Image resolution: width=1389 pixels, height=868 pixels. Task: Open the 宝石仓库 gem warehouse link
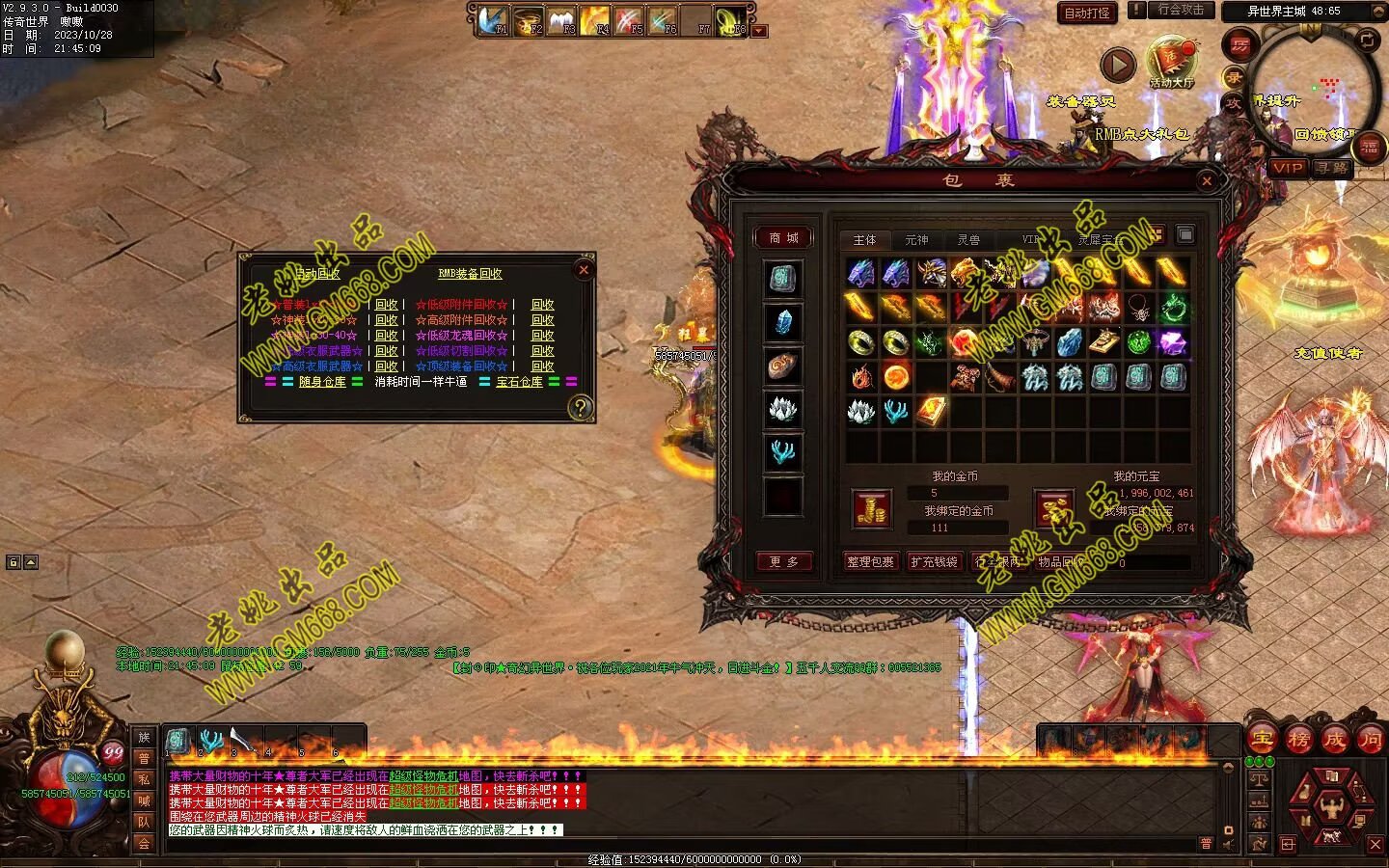519,382
